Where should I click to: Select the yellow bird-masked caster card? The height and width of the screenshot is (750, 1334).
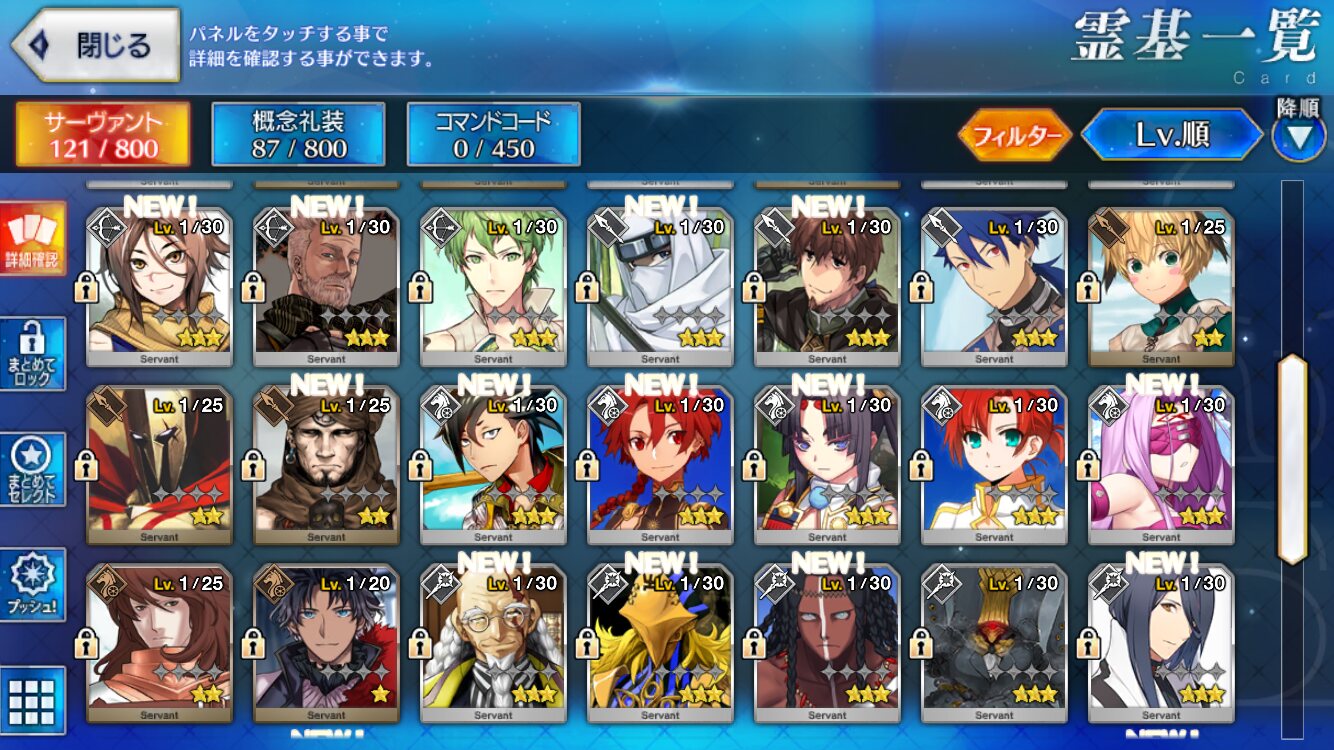(x=660, y=643)
